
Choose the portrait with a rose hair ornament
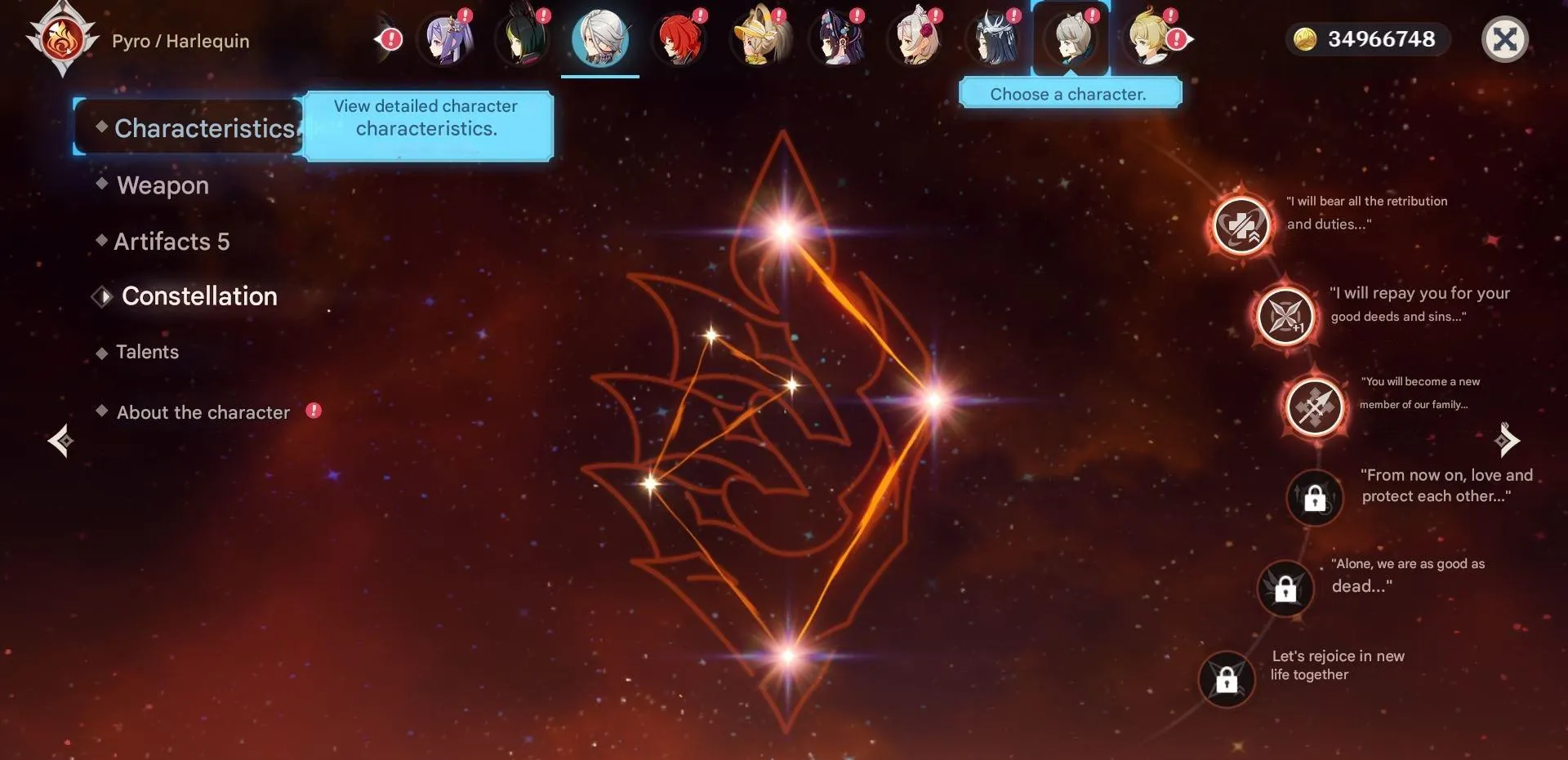[915, 39]
